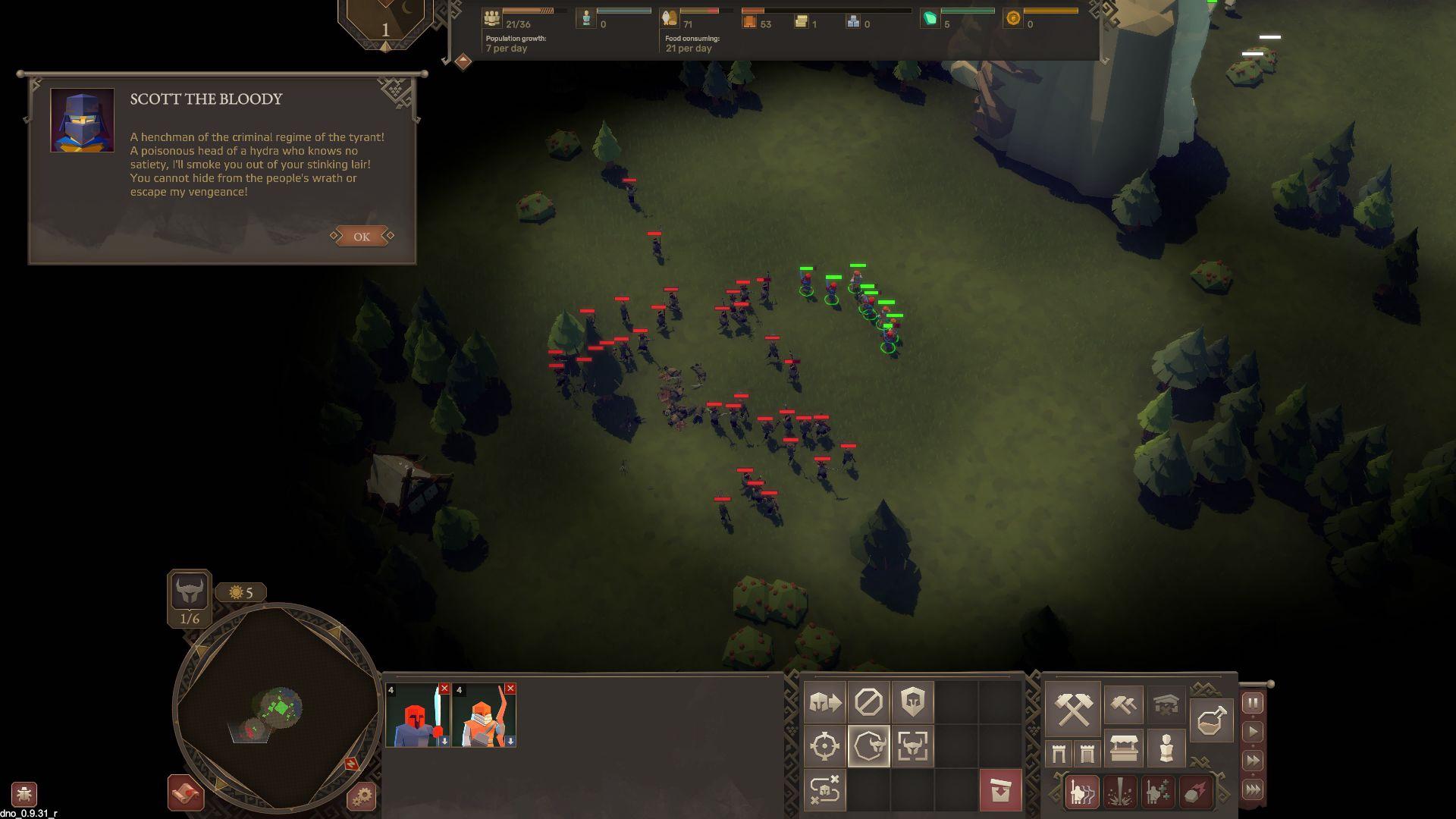Select the crosshair attack command
Image resolution: width=1456 pixels, height=819 pixels.
coord(824,746)
